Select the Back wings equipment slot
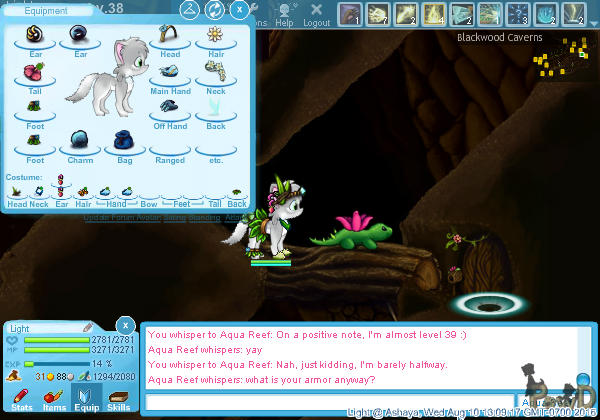The width and height of the screenshot is (600, 420). tap(213, 108)
